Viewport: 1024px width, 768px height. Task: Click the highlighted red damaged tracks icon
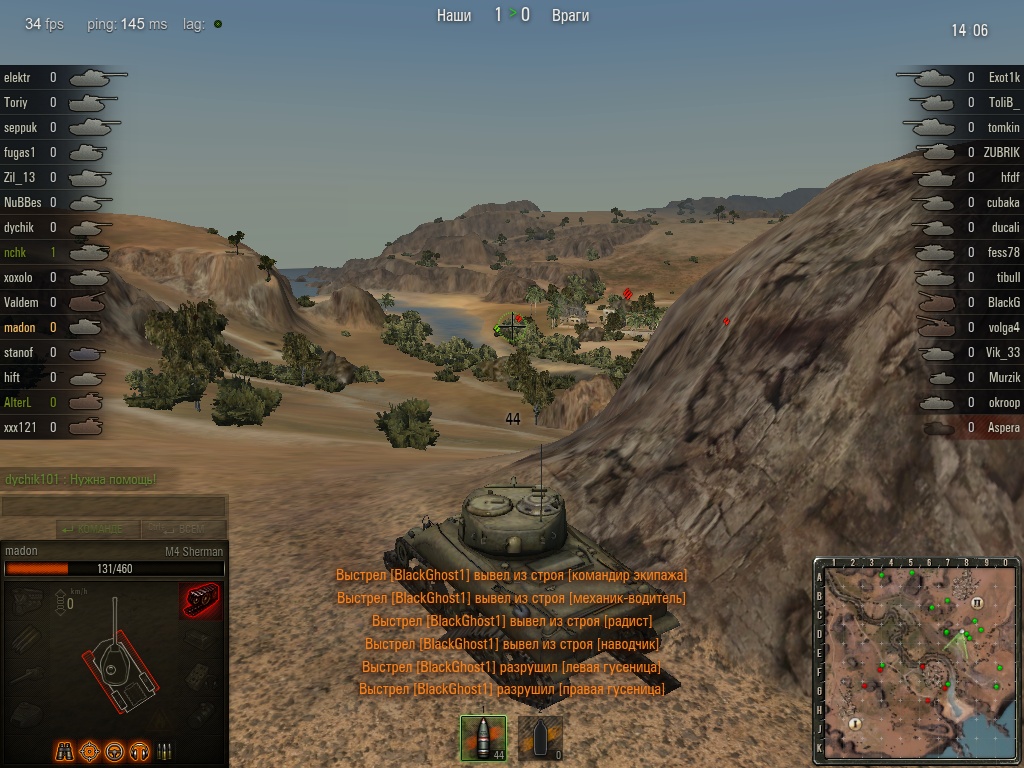200,601
